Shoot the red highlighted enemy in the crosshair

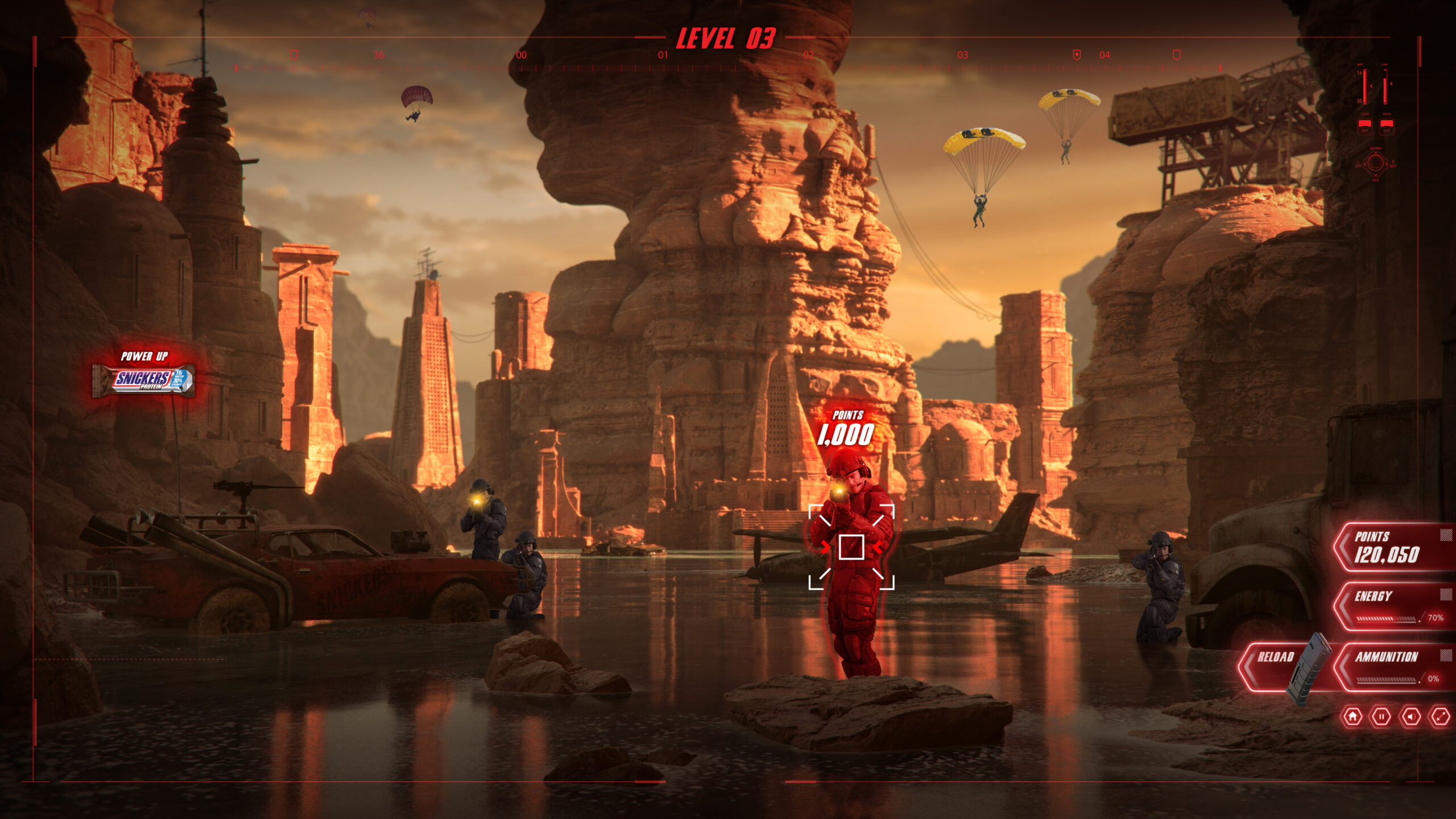[851, 547]
